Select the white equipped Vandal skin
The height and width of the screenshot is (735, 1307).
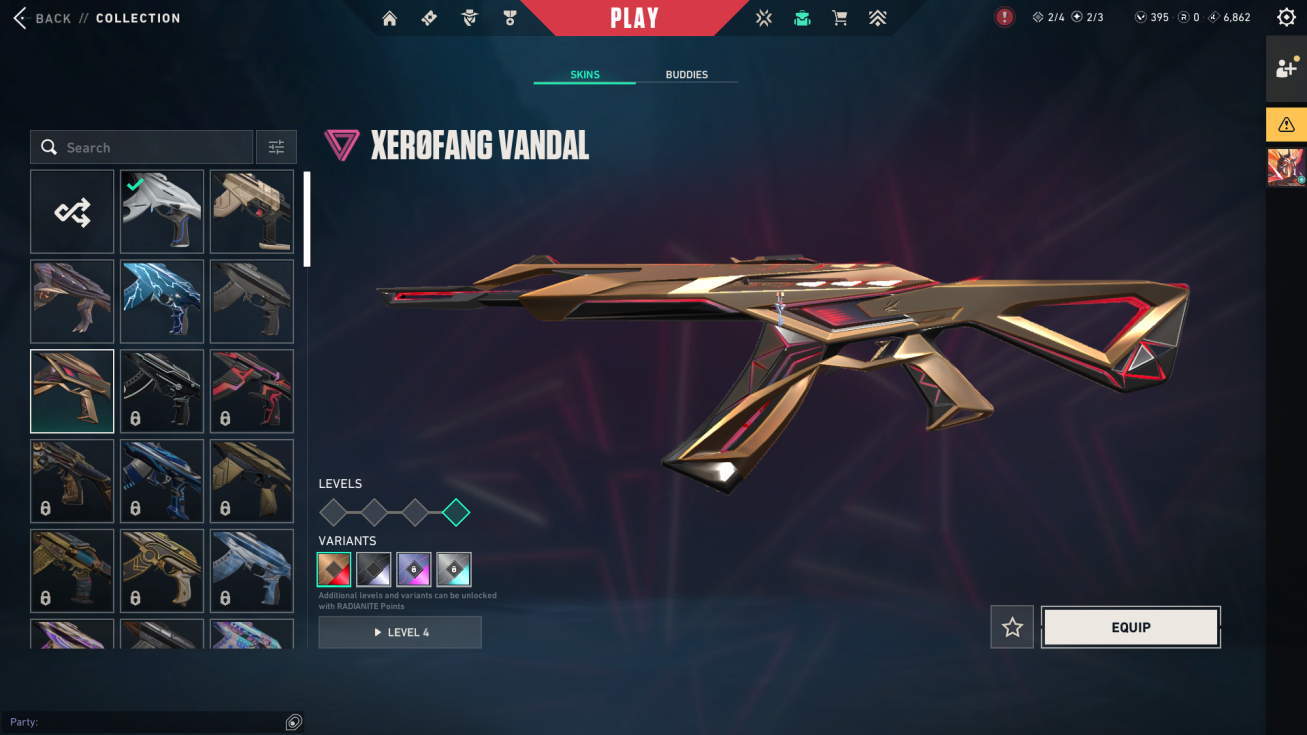click(x=162, y=212)
